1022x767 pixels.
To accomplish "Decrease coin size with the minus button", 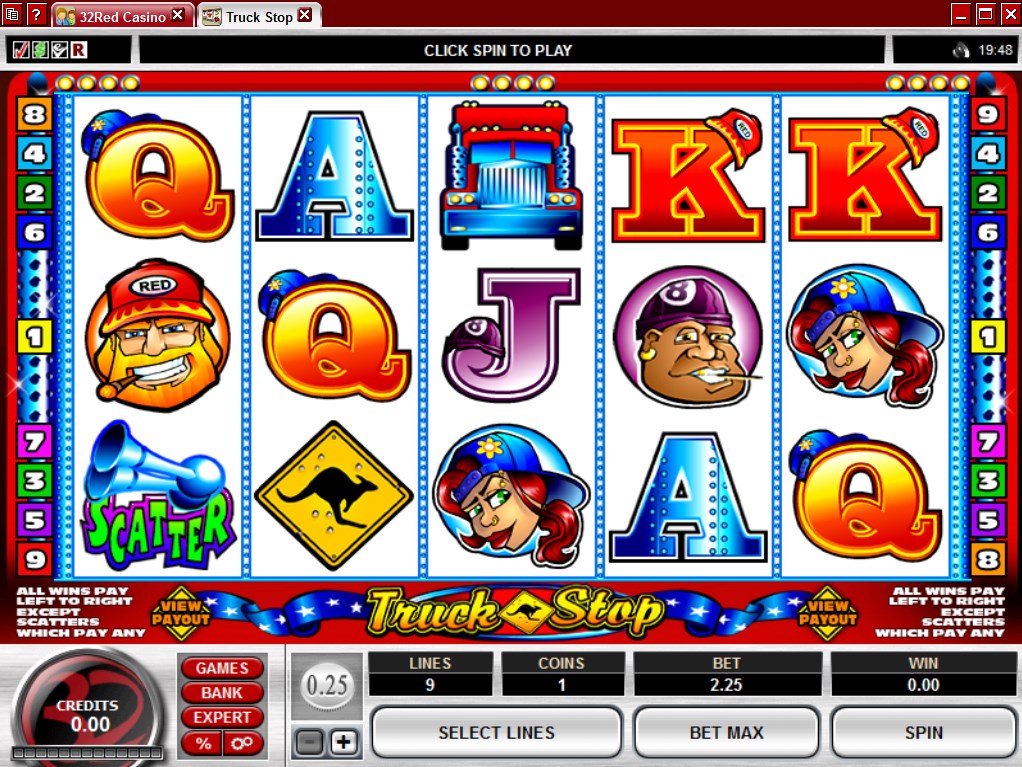I will pos(311,742).
